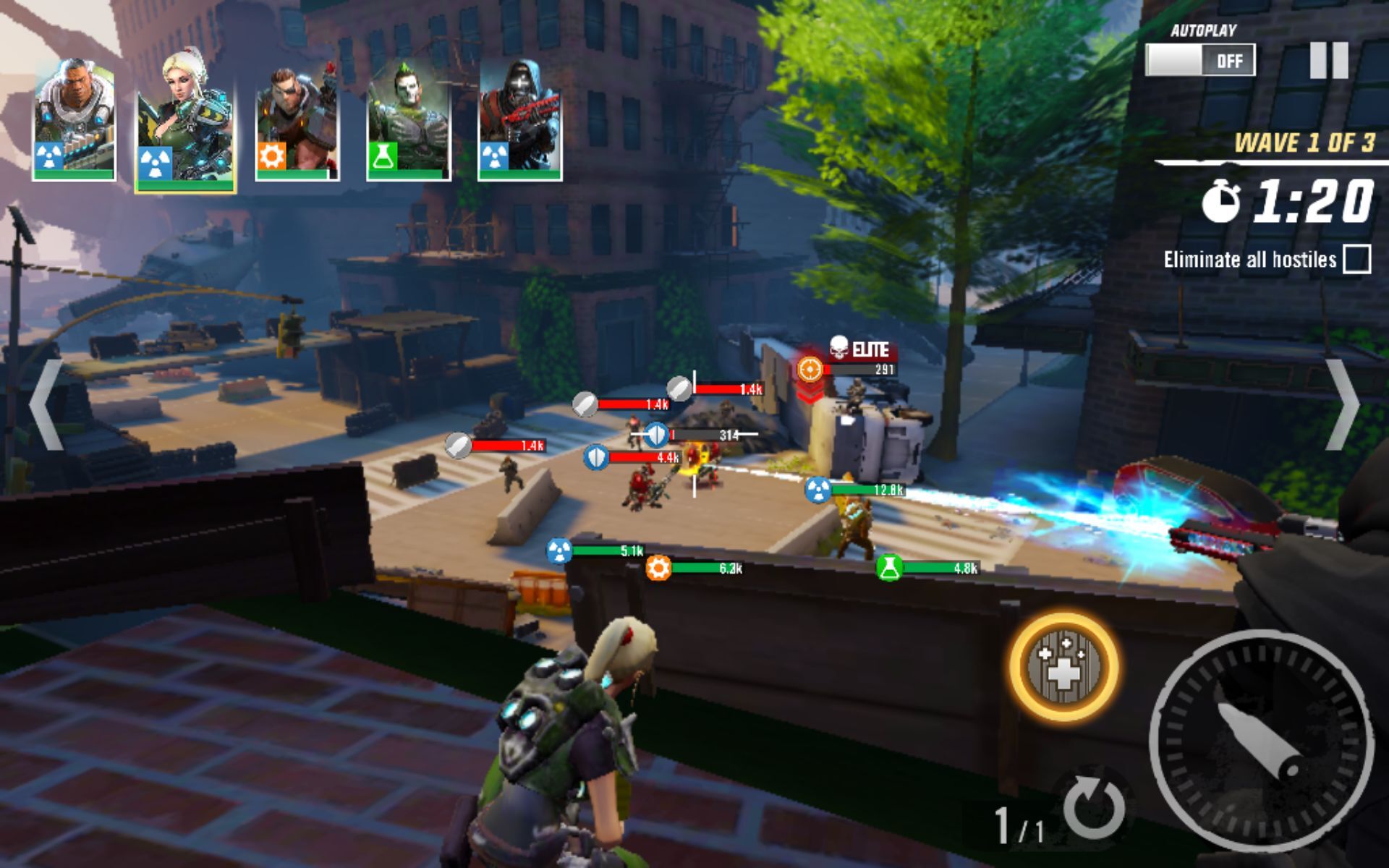
Task: Select the armored soldier hero portrait
Action: 74,120
